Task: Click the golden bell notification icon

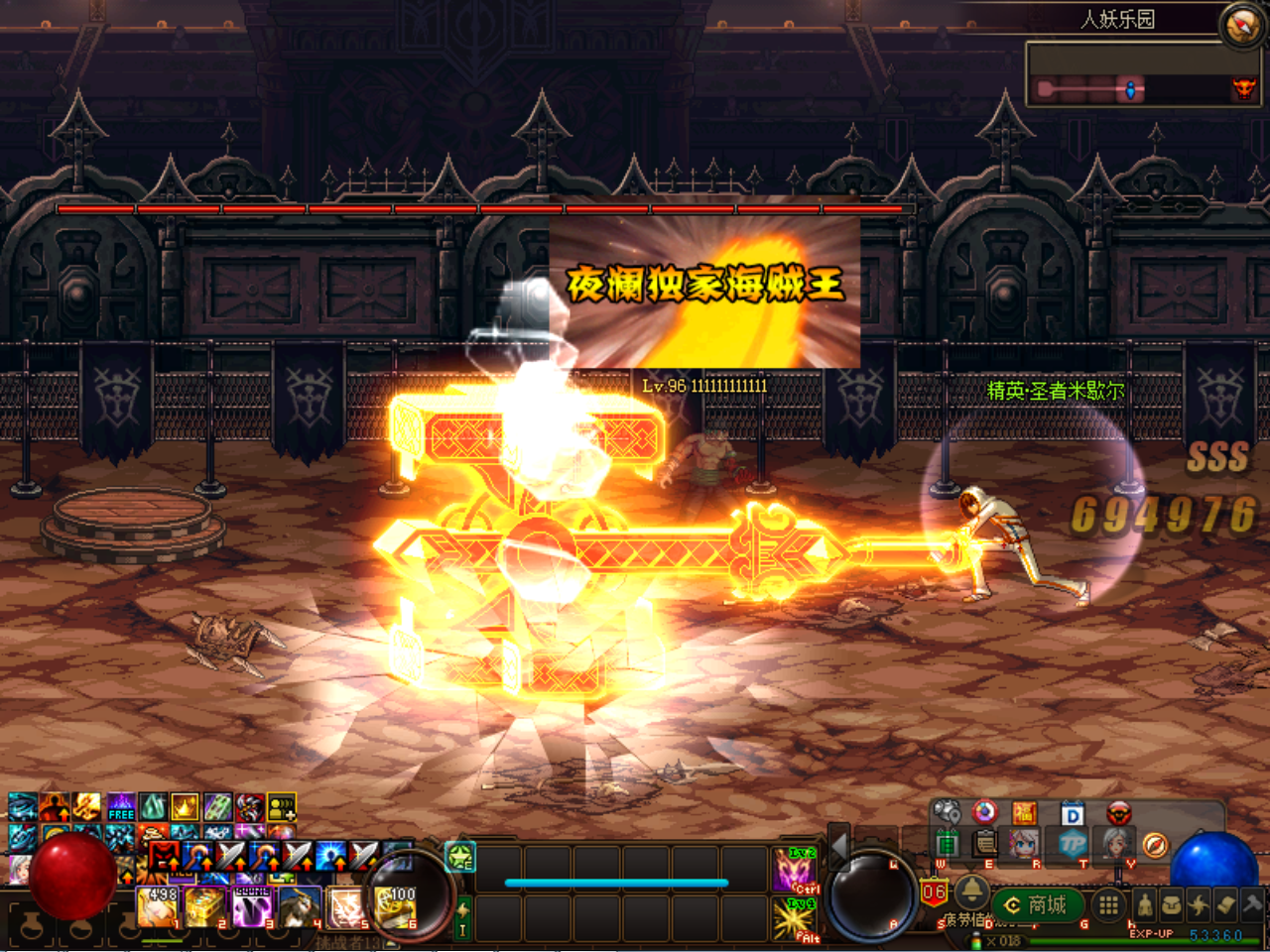Action: click(x=971, y=891)
